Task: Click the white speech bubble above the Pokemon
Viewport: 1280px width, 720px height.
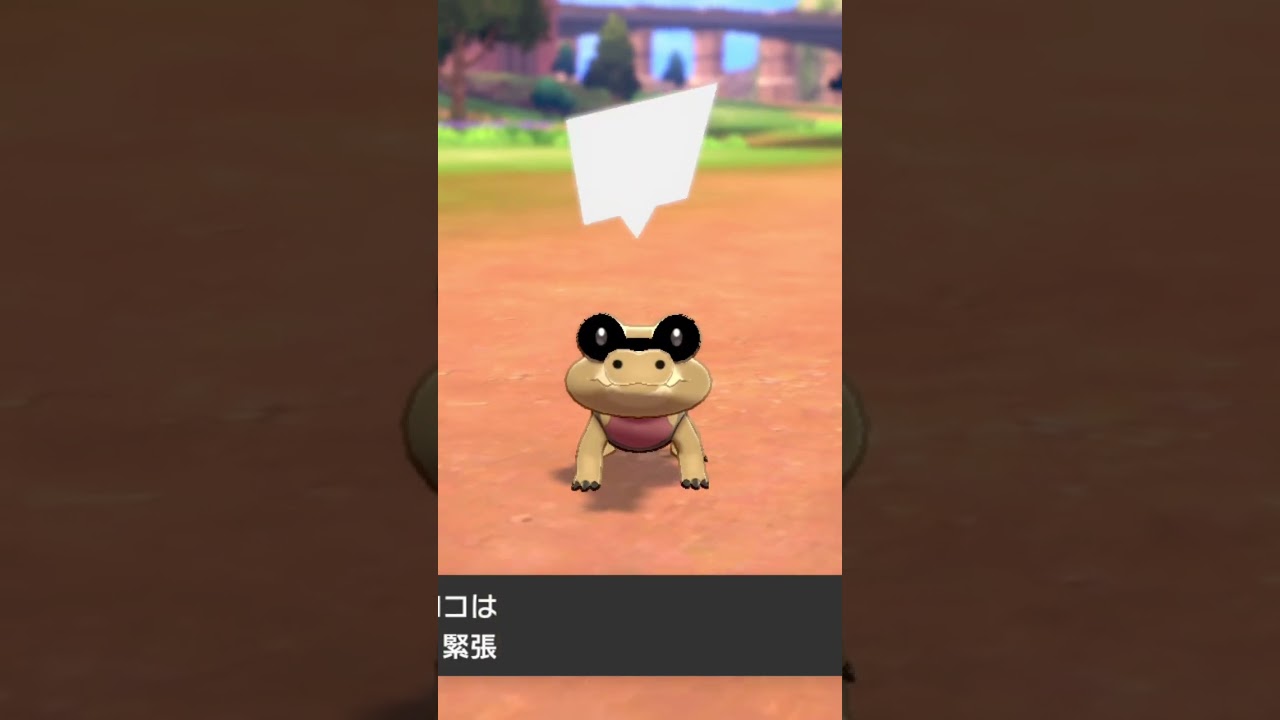Action: [x=641, y=156]
